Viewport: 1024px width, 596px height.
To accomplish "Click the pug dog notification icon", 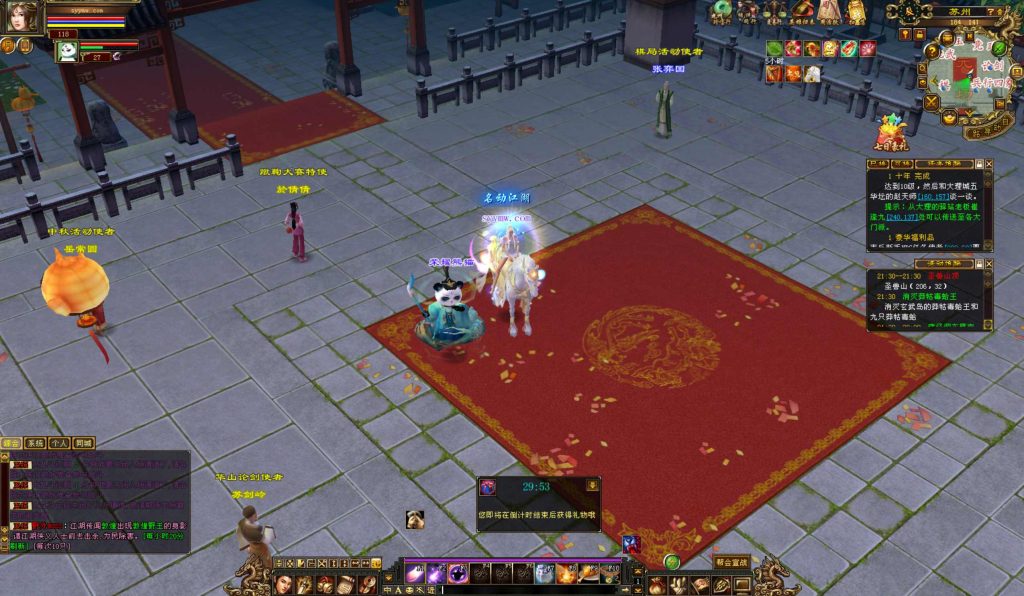I will pyautogui.click(x=415, y=519).
